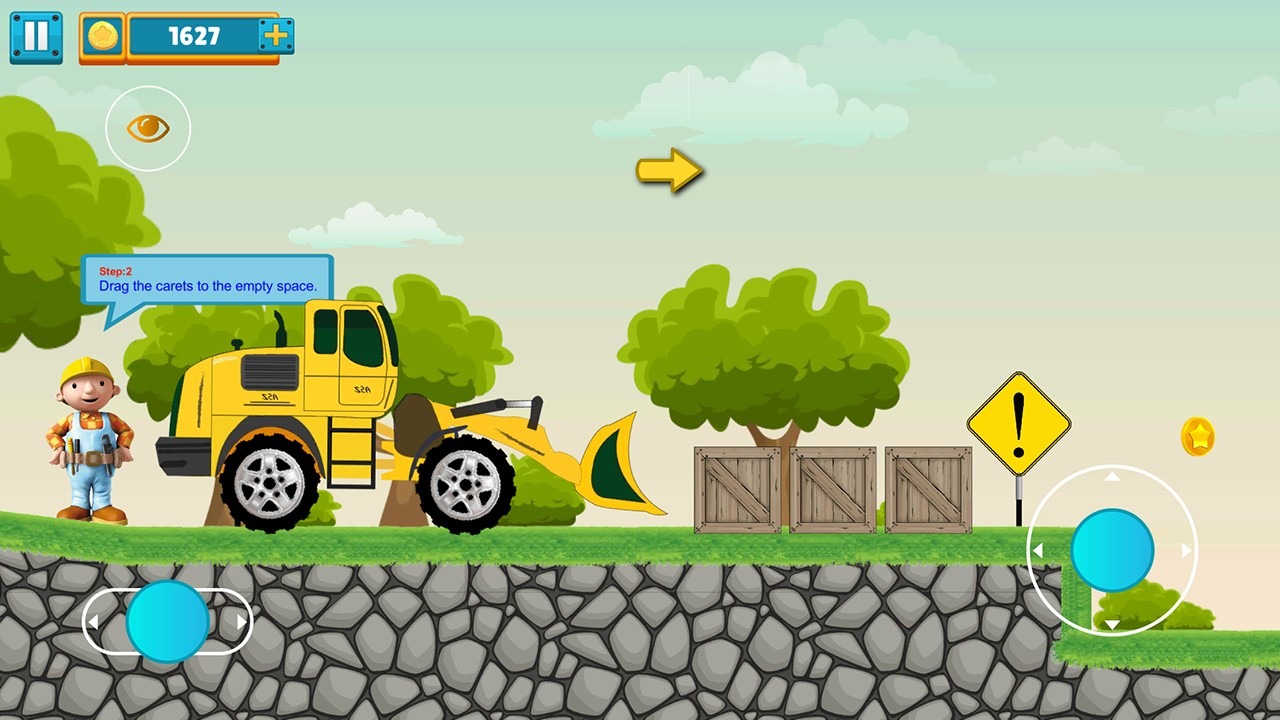This screenshot has height=720, width=1280.
Task: Tap the circular loader-arm joystick knob
Action: 1112,550
